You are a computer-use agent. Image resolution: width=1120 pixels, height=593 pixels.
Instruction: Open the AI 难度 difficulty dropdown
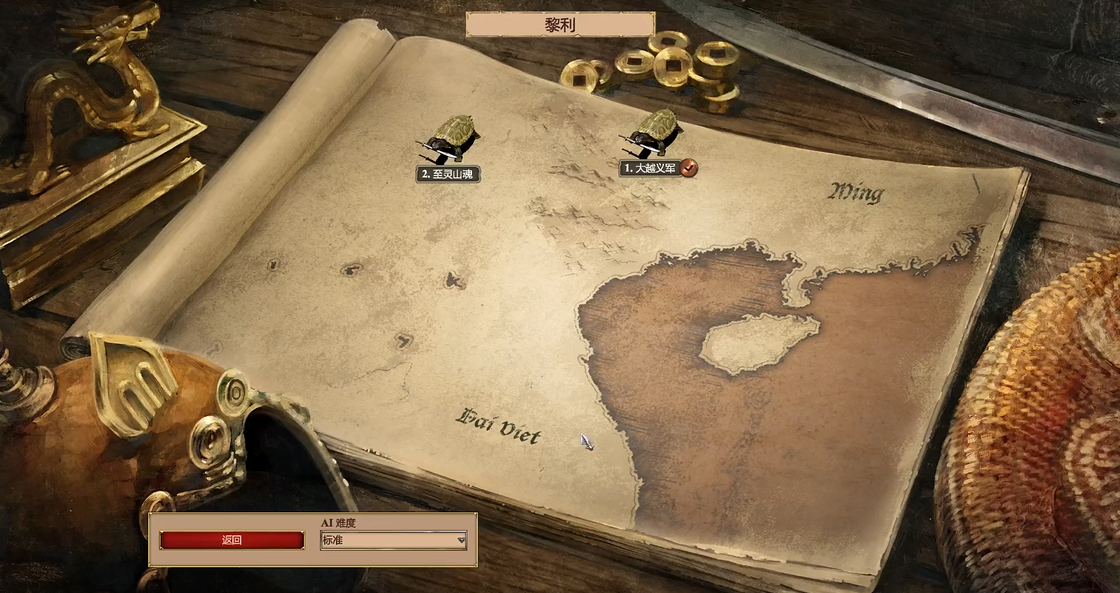pos(393,541)
